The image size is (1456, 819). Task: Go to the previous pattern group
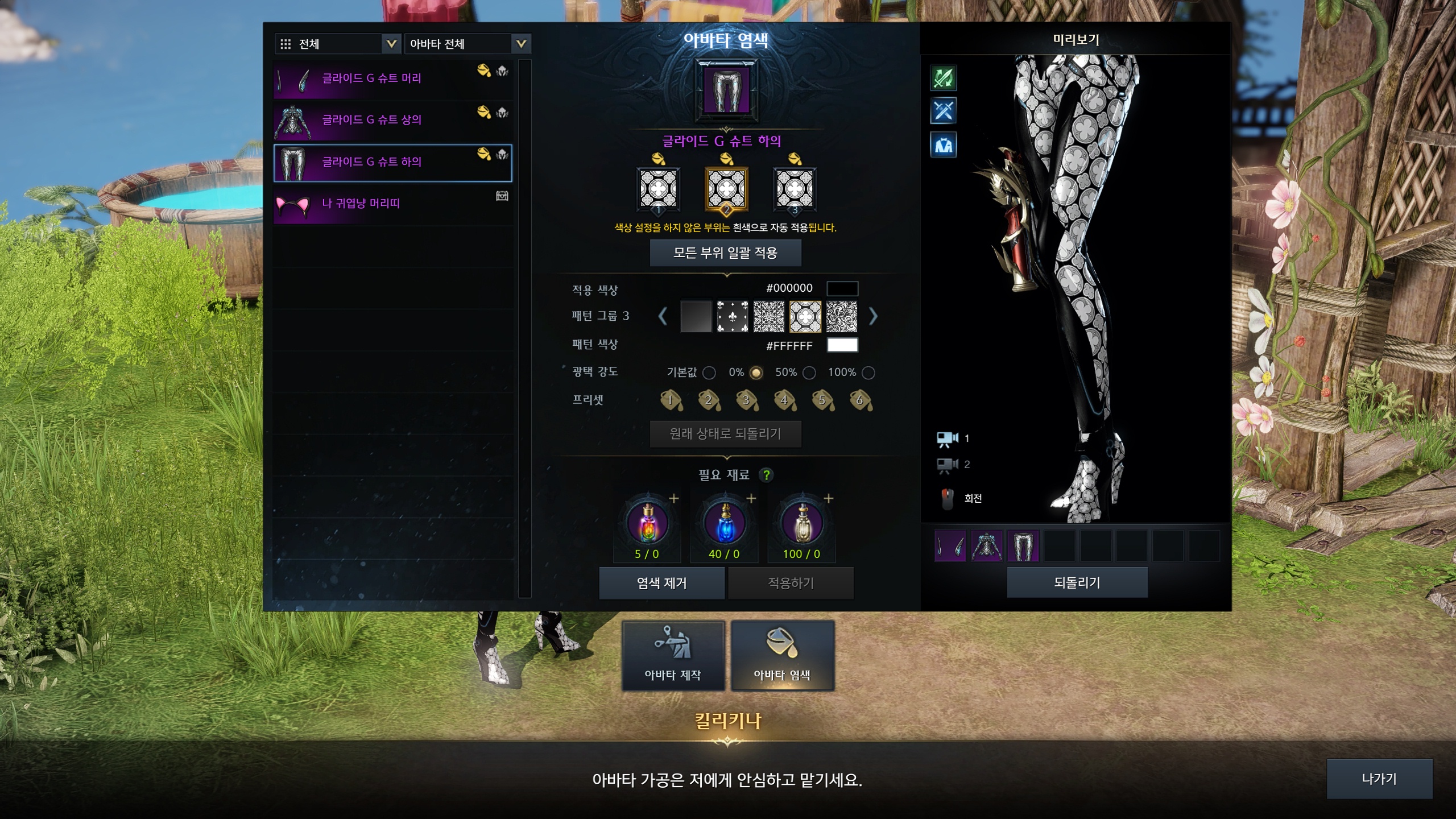point(663,316)
